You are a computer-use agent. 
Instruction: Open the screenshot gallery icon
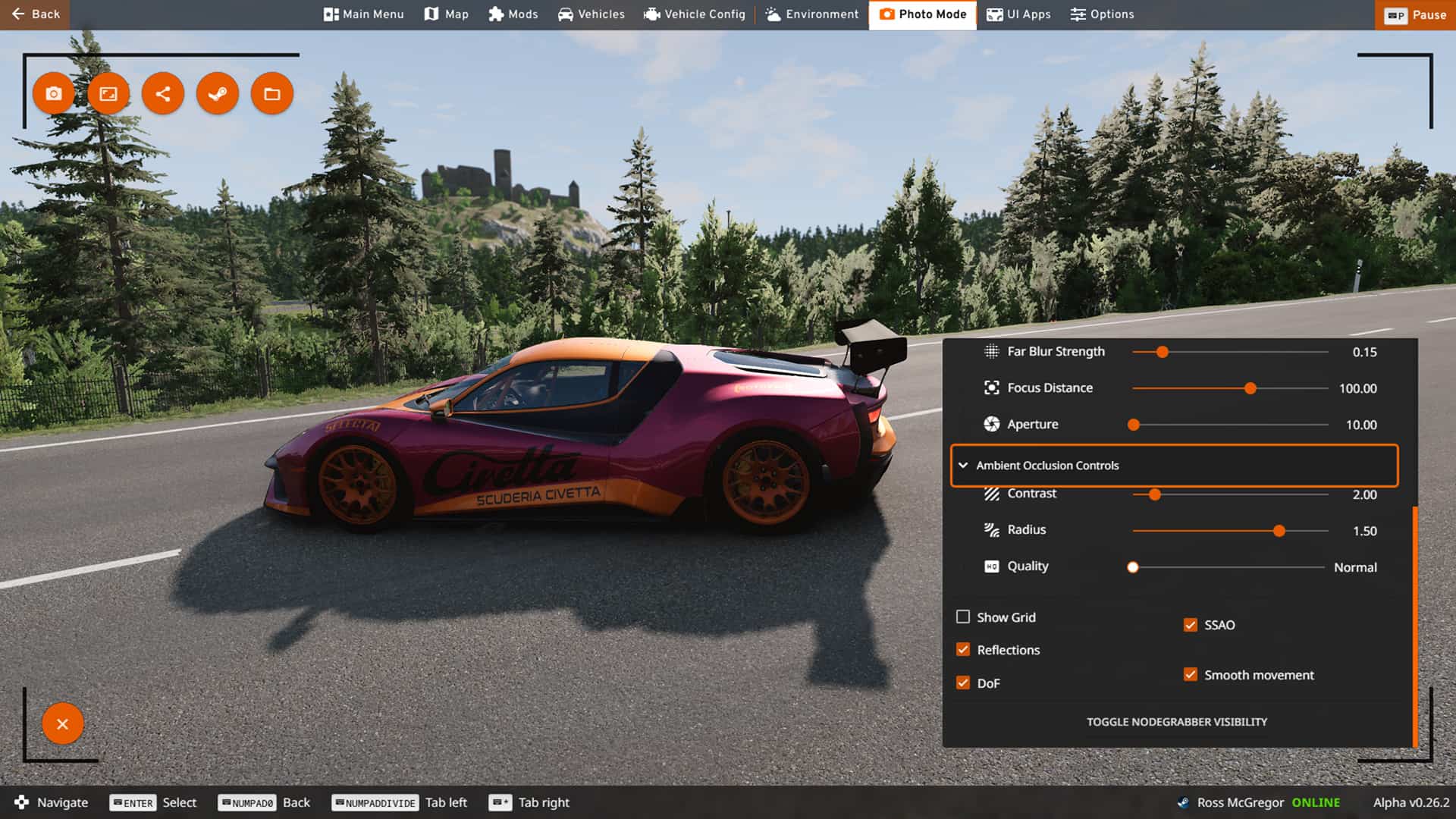pyautogui.click(x=108, y=93)
